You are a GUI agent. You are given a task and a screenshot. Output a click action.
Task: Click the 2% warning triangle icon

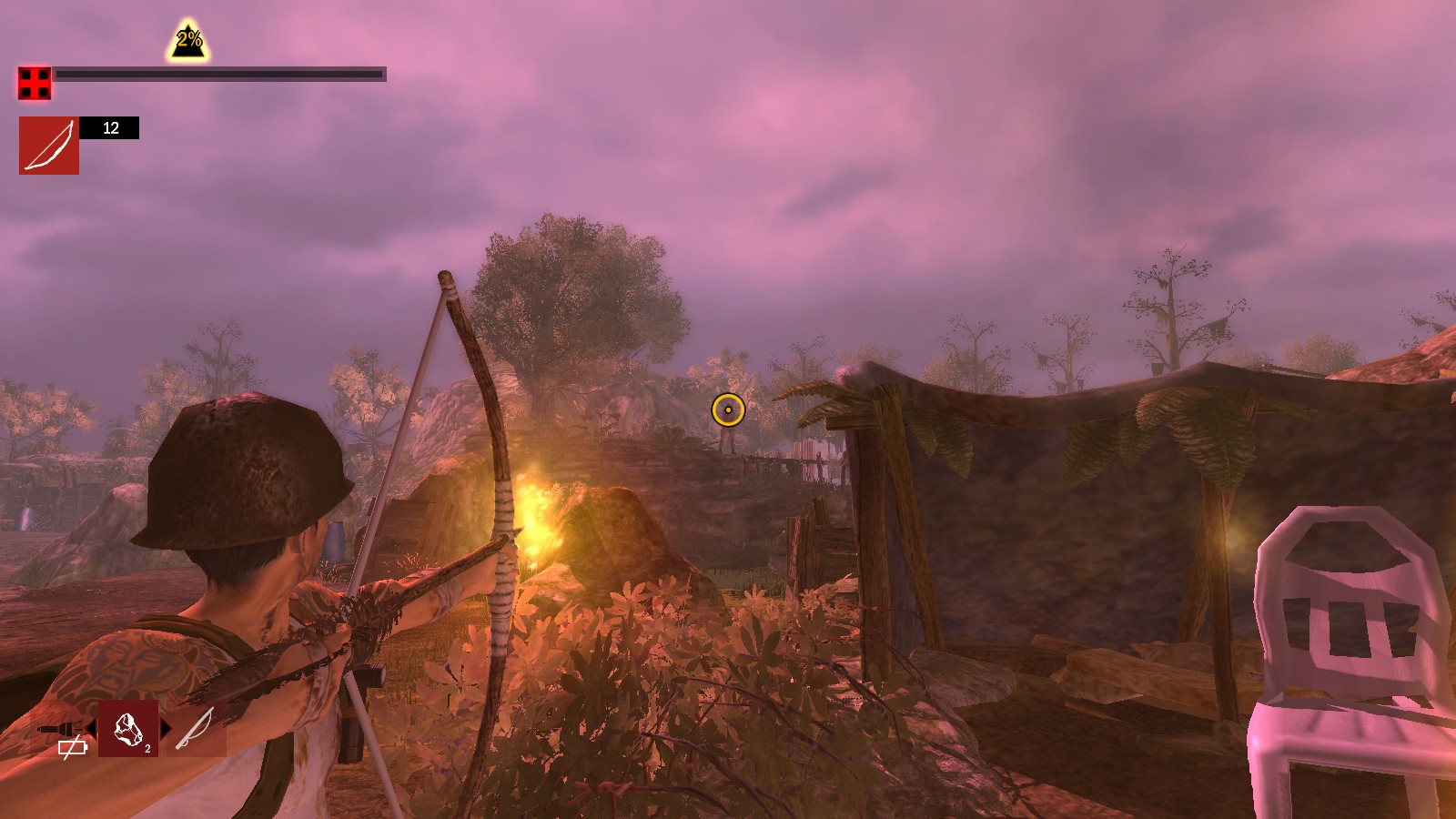(187, 36)
